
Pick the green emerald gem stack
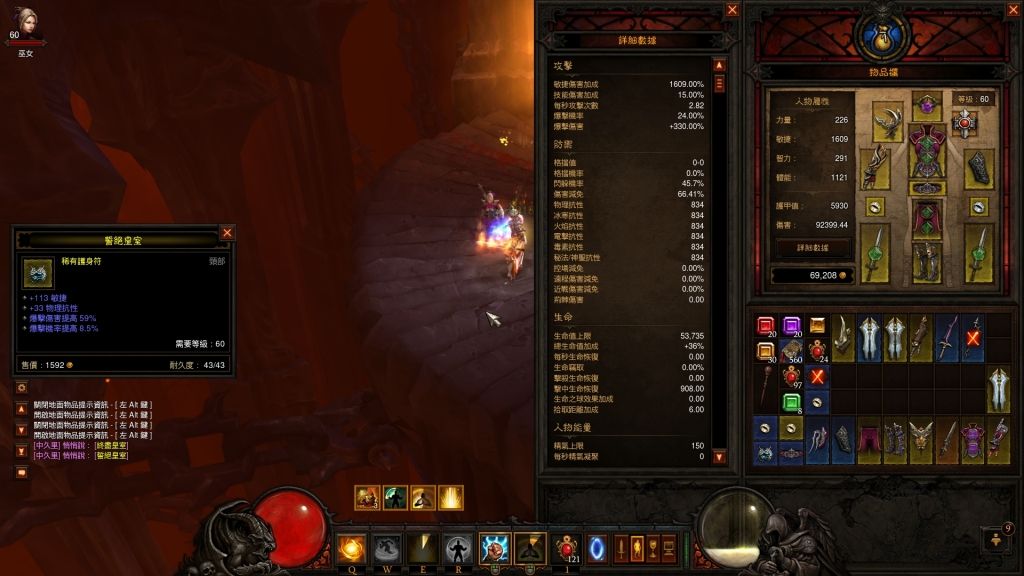click(x=791, y=403)
